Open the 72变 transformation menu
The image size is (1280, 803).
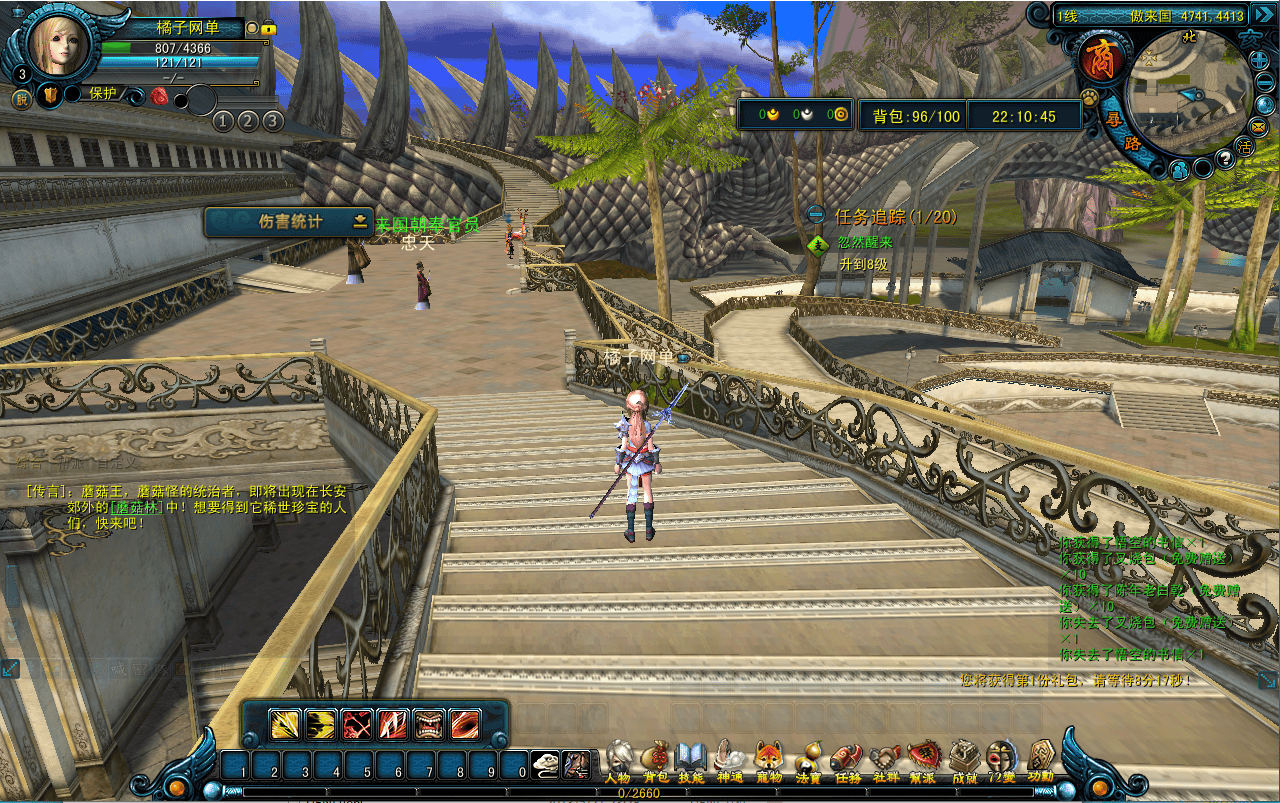pyautogui.click(x=1001, y=758)
